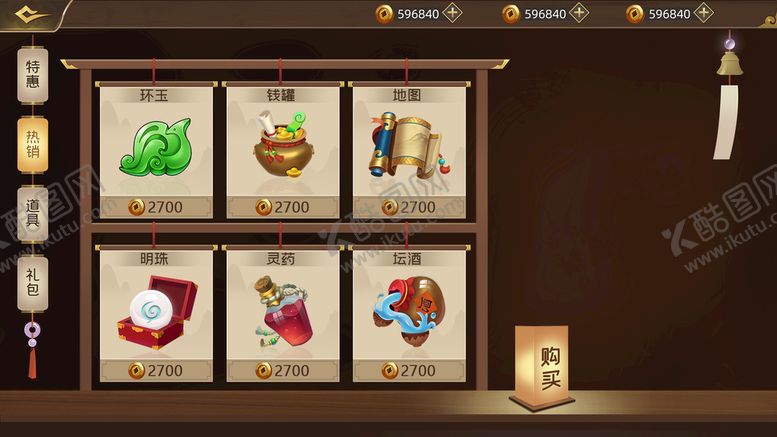Go back using the top-left arrow button
Image resolution: width=777 pixels, height=437 pixels.
pos(28,14)
